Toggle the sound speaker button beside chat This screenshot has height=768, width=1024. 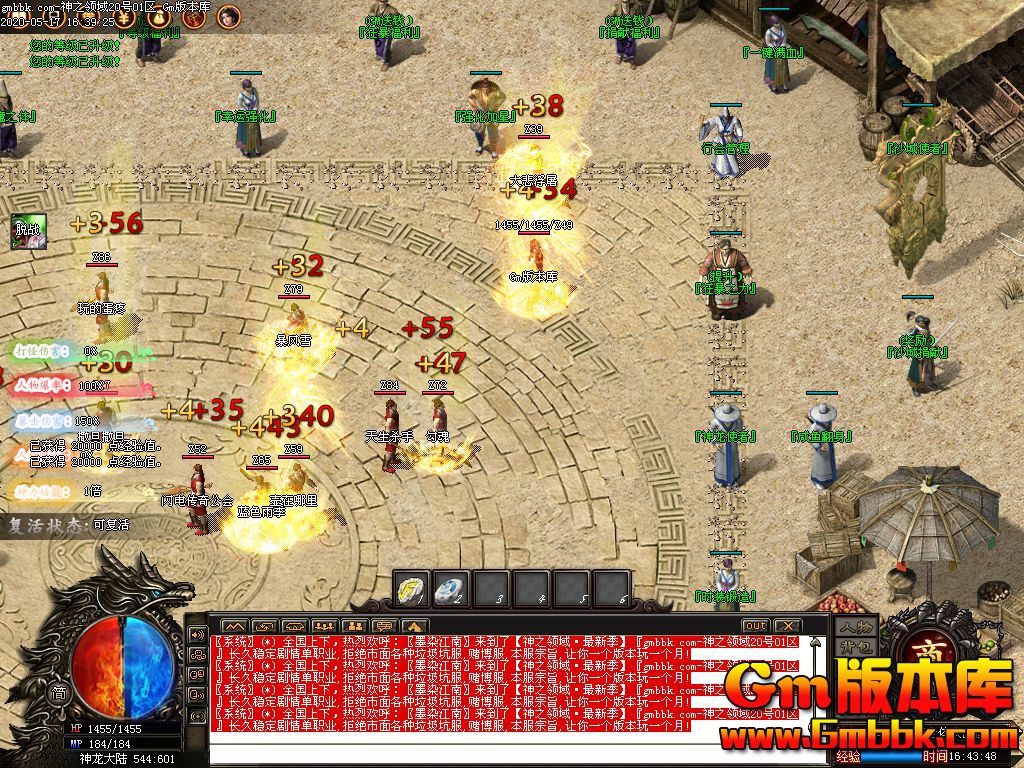point(198,634)
